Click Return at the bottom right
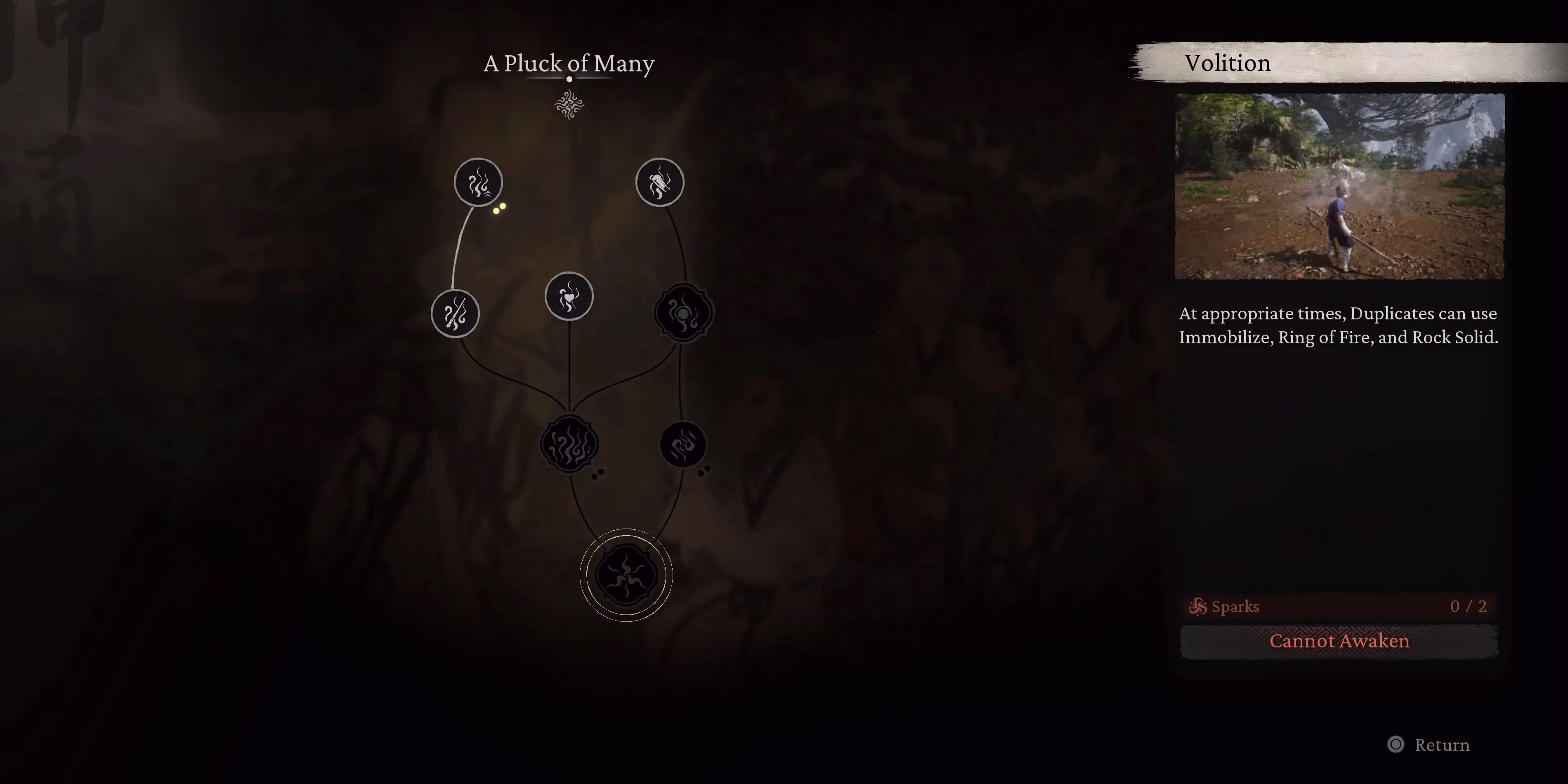 point(1443,745)
